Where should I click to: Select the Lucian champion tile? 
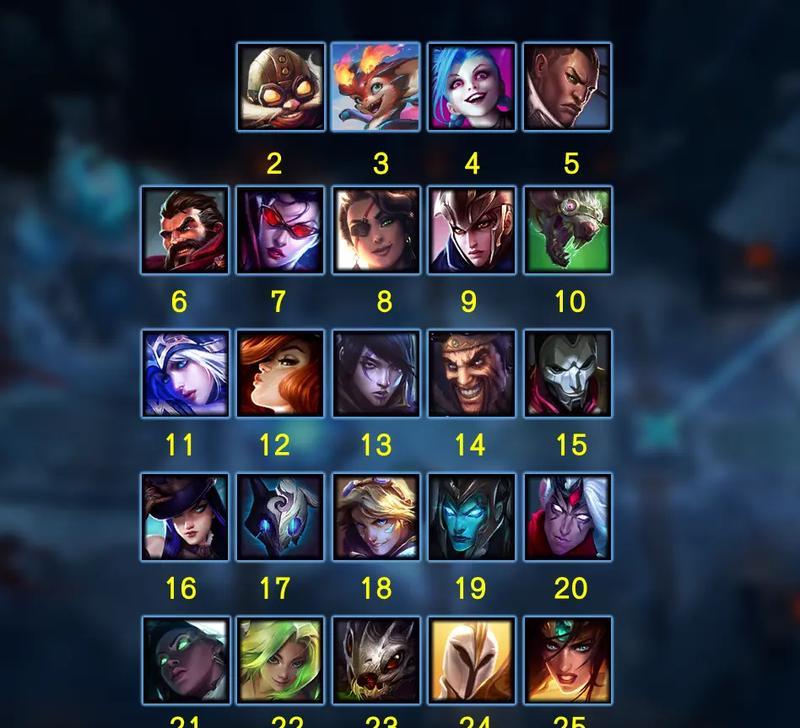pyautogui.click(x=567, y=87)
